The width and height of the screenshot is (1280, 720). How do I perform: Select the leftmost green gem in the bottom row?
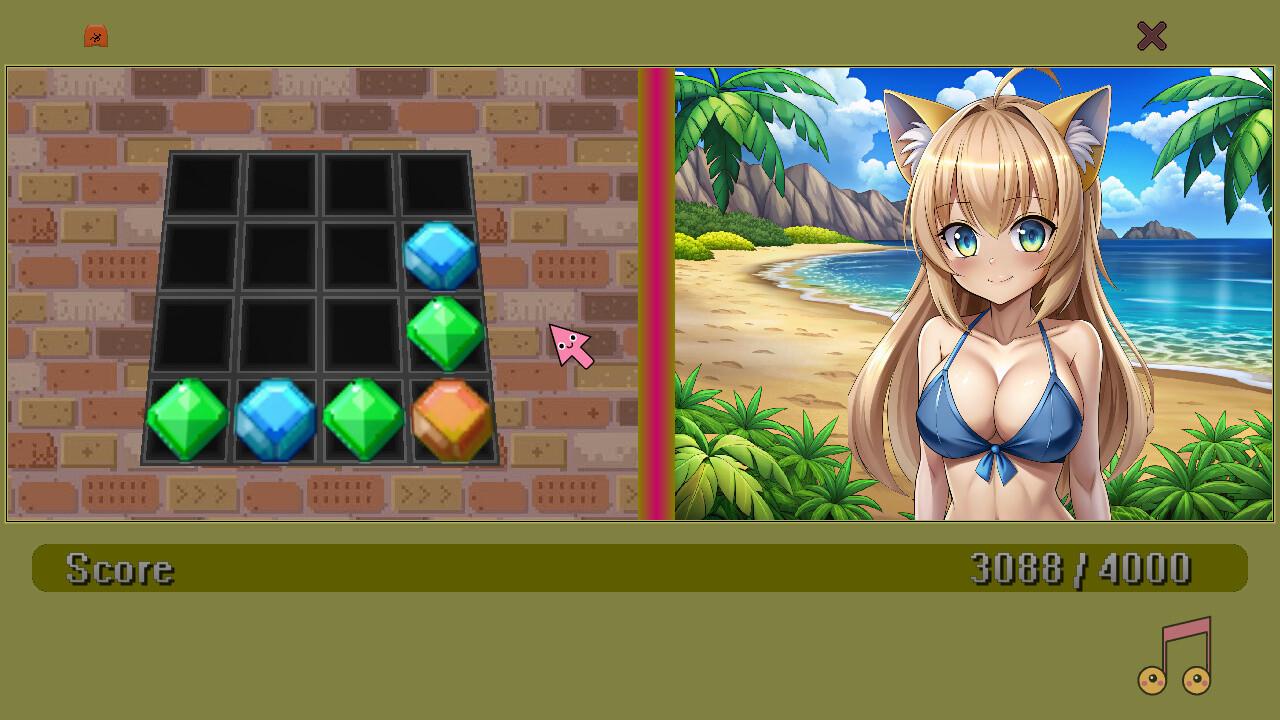coord(186,418)
